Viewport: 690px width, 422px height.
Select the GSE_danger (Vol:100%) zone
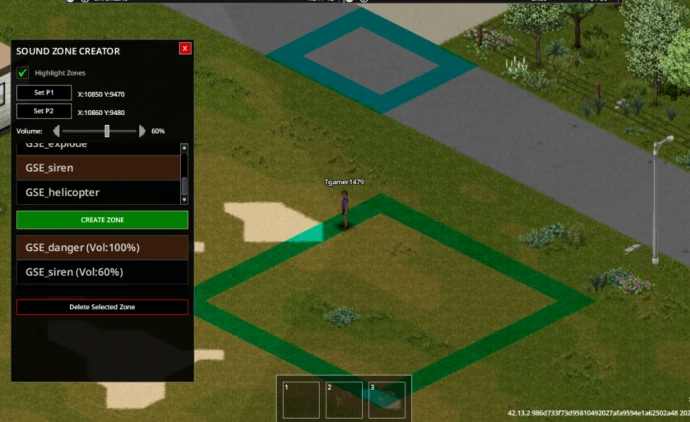(x=102, y=247)
